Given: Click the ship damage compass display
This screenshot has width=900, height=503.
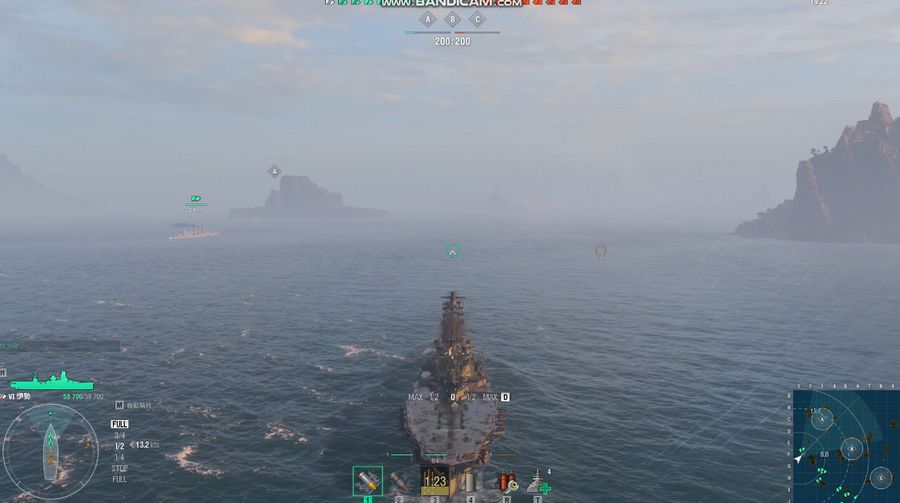Looking at the screenshot, I should (50, 451).
